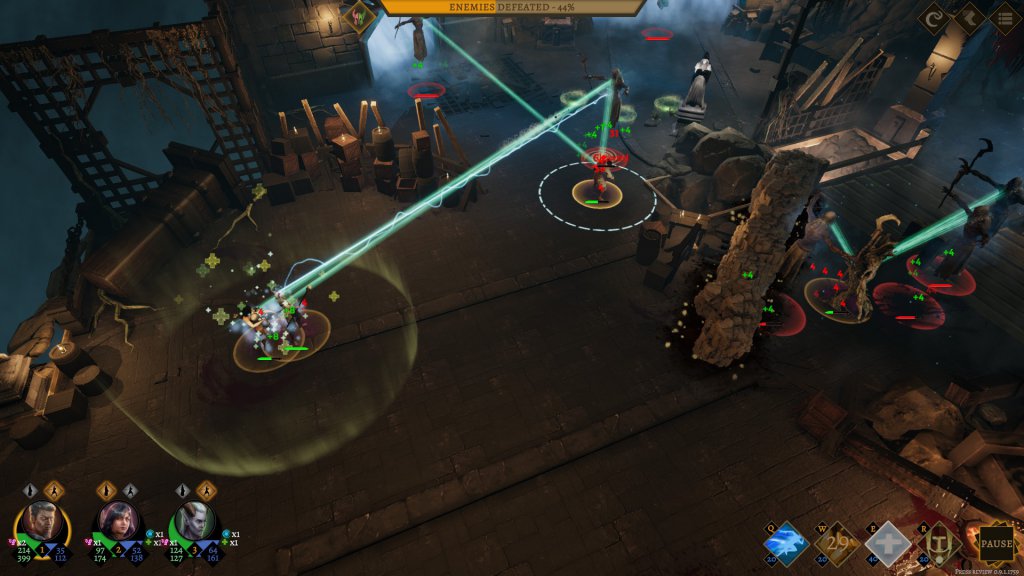The image size is (1024, 576).
Task: Click the objective icon beside Enemies Defeated bar
Action: pos(359,16)
